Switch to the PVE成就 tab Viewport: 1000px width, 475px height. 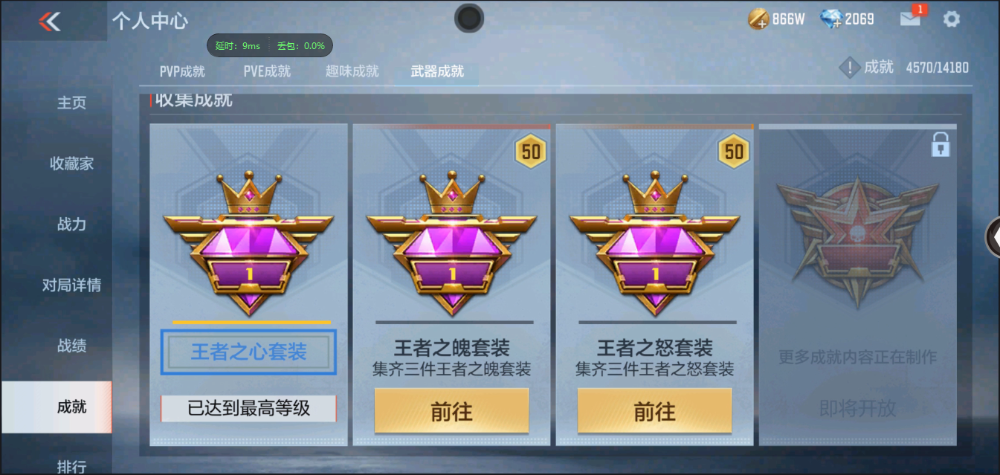coord(267,71)
